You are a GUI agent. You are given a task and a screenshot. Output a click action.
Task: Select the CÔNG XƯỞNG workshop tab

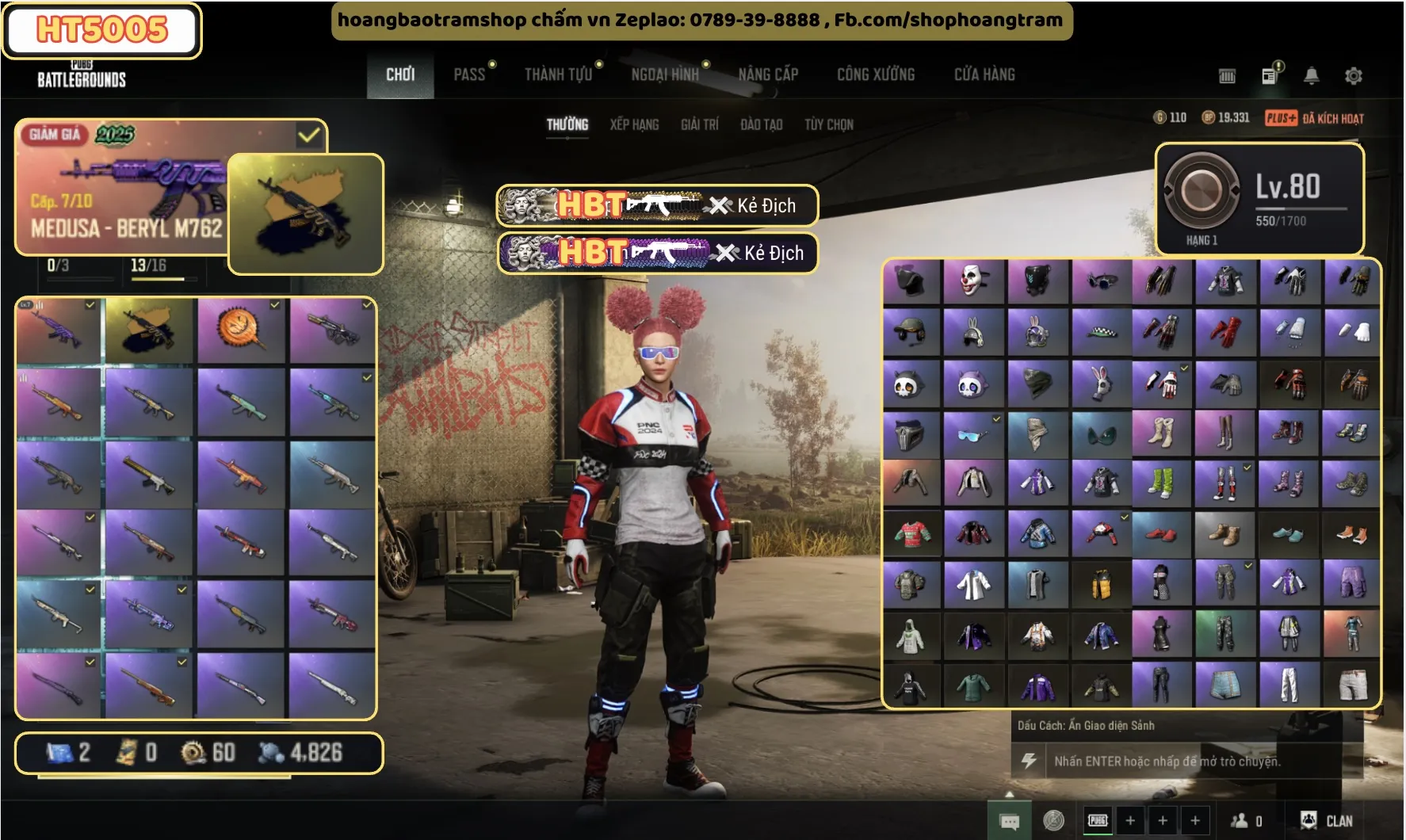point(876,75)
